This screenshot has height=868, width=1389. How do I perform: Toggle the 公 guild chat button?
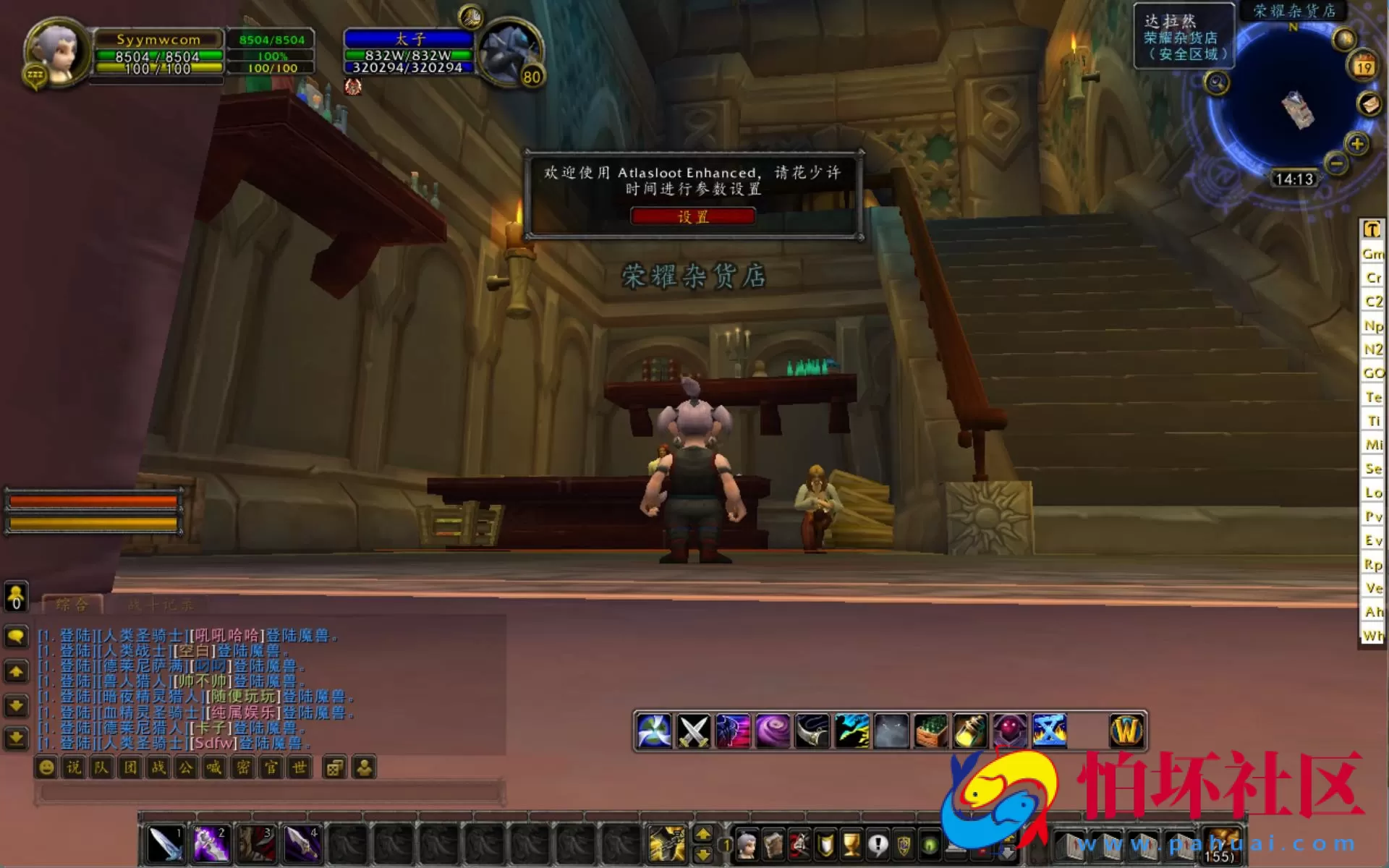point(185,769)
